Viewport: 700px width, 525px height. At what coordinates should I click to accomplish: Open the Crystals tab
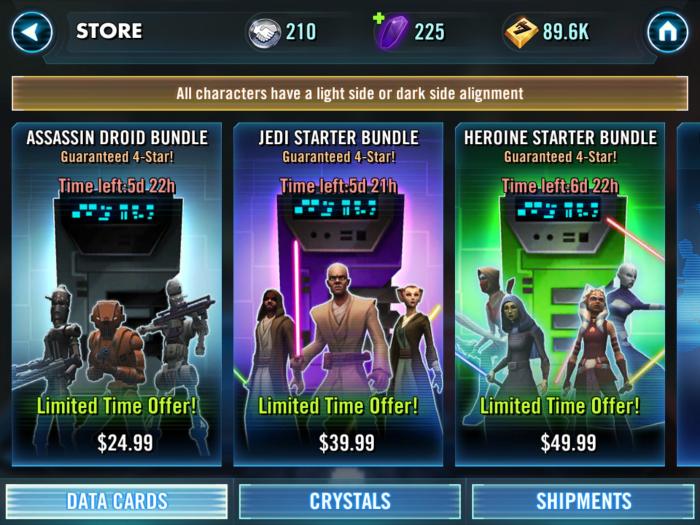(x=349, y=501)
